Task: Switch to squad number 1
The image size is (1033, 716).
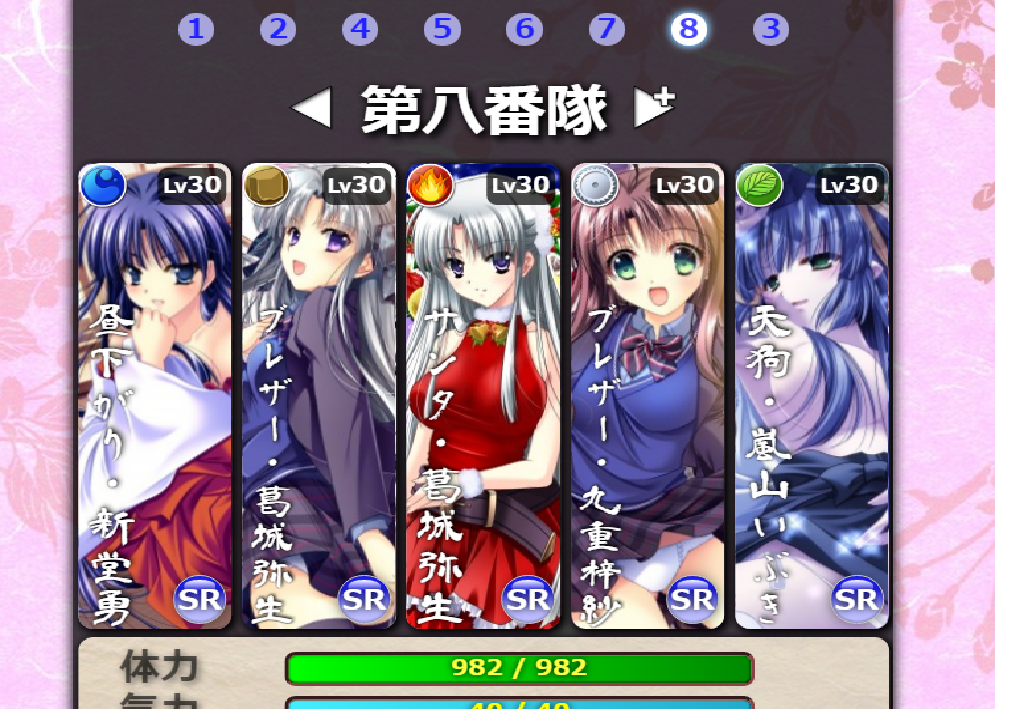Action: 196,29
